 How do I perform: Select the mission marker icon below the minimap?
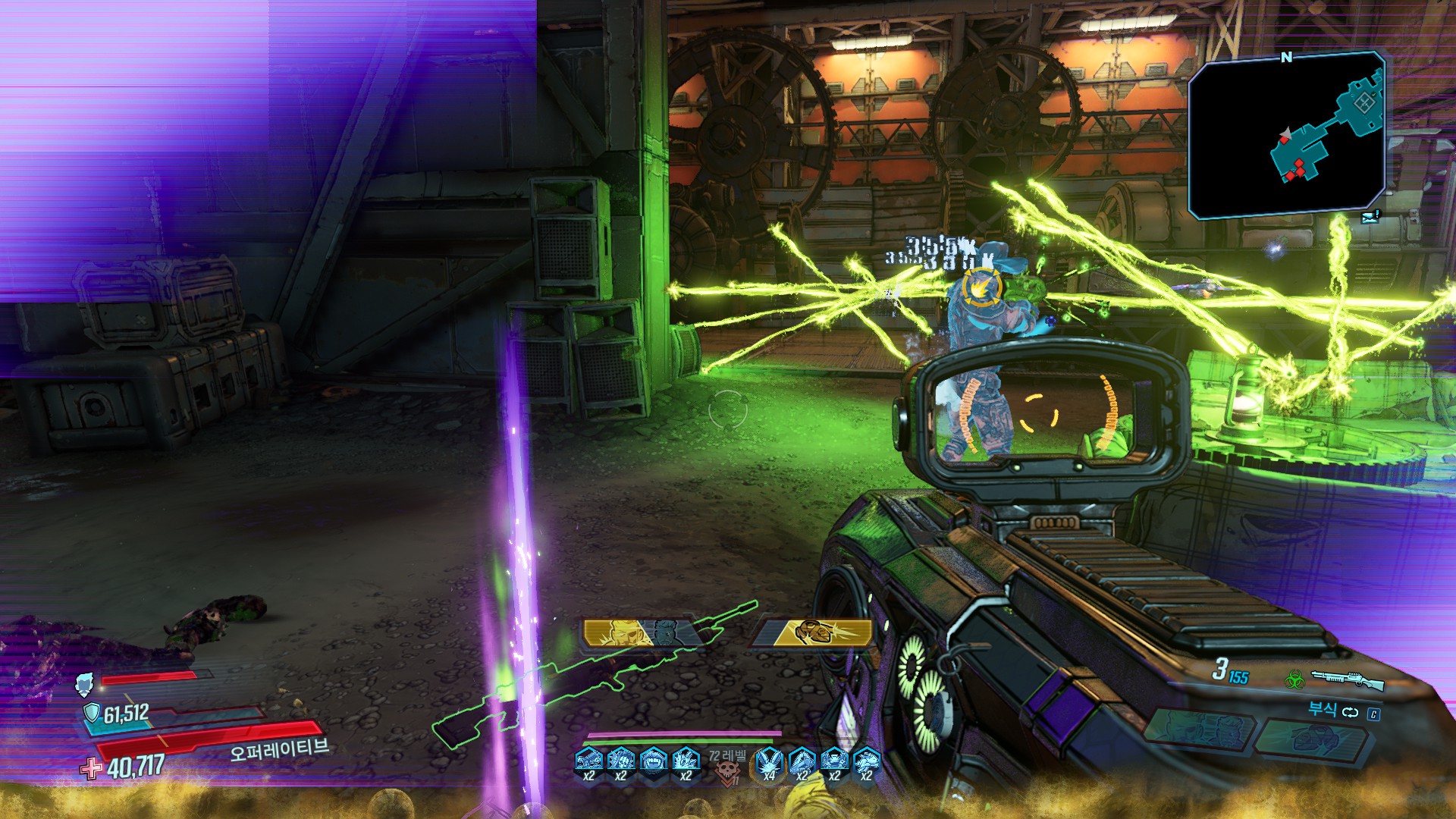[1370, 218]
